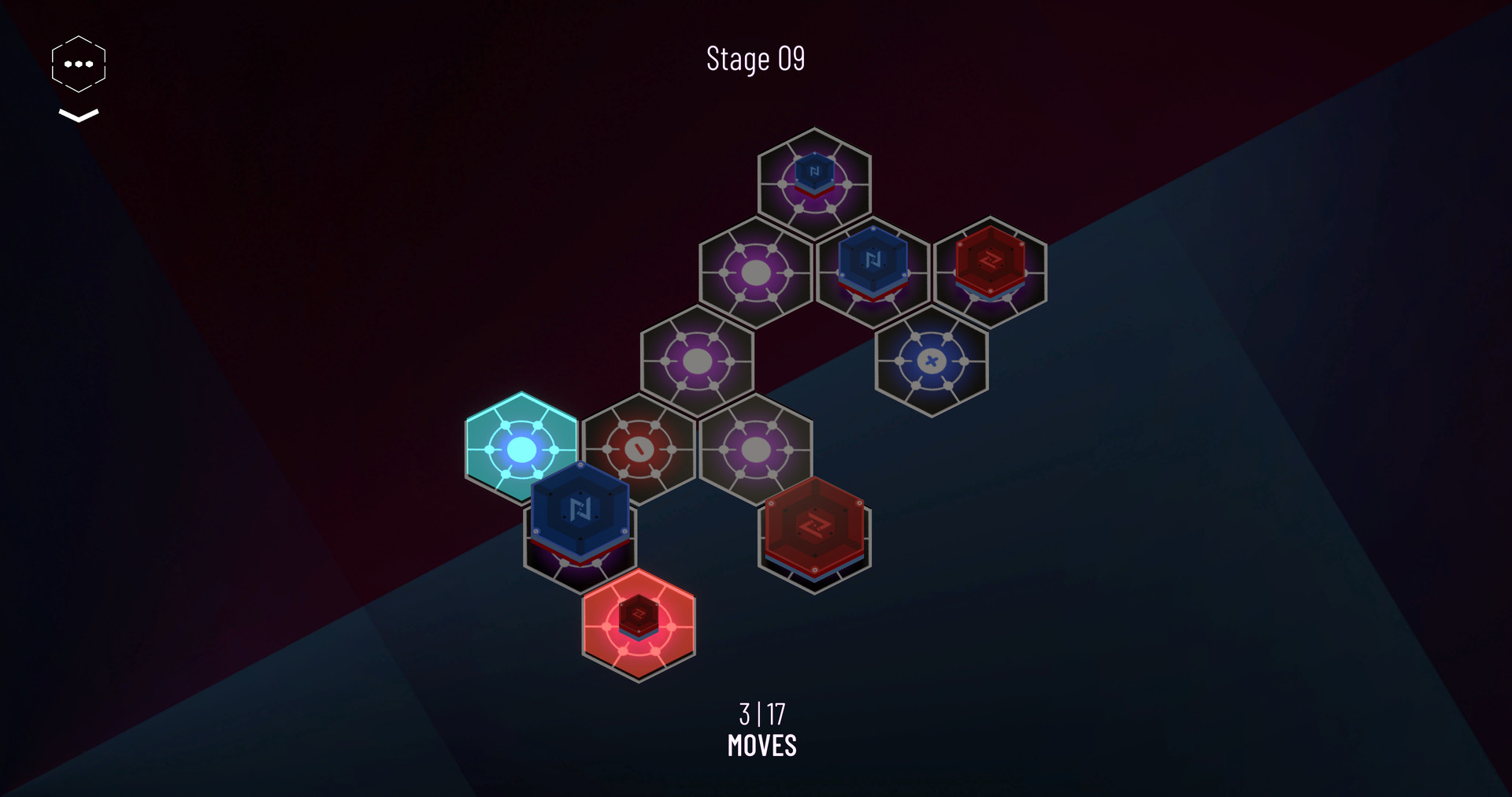Select the purple socket tile in the middle column
This screenshot has width=1512, height=797.
(x=698, y=361)
